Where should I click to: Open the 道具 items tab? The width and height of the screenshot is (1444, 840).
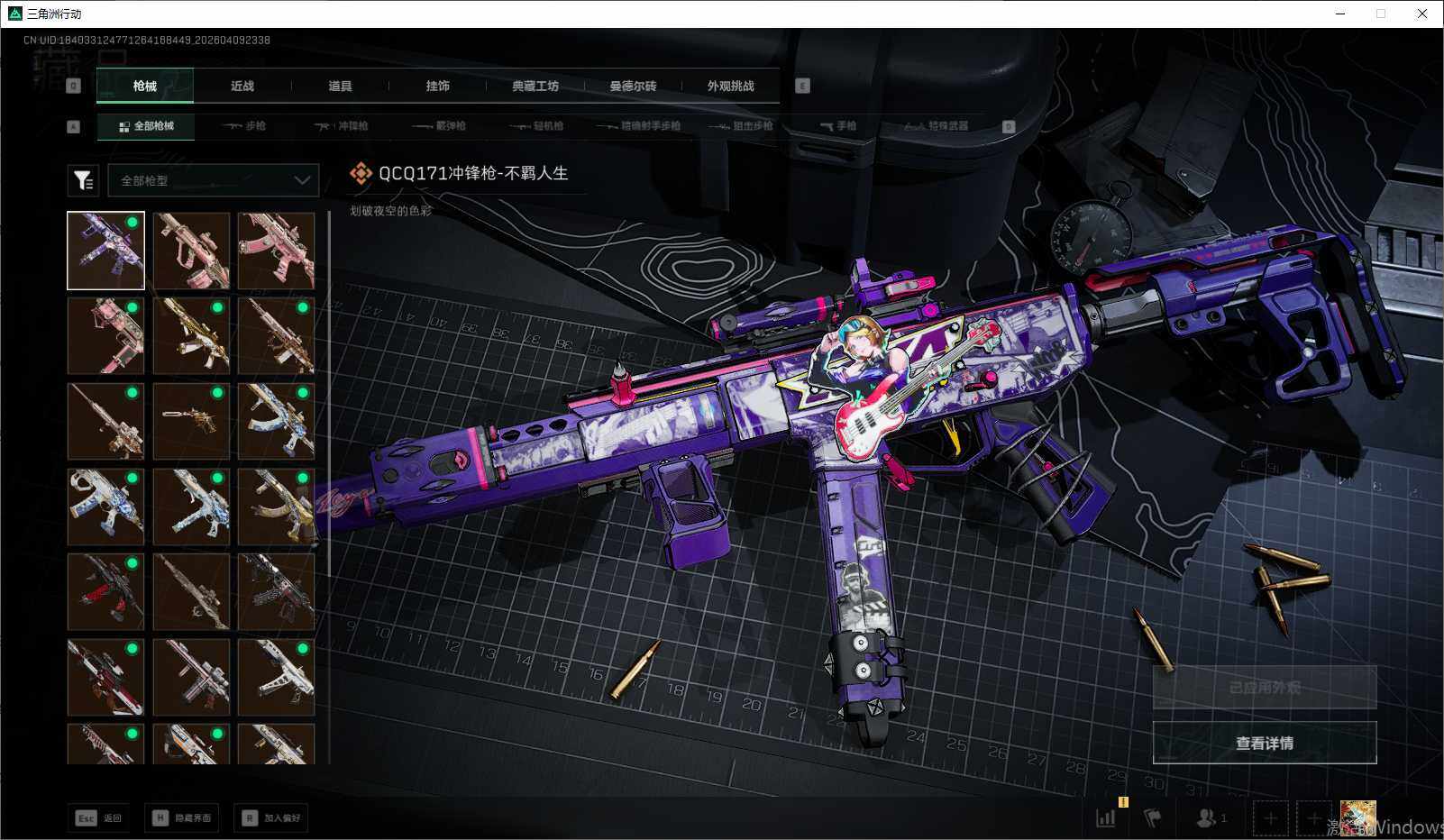[340, 87]
